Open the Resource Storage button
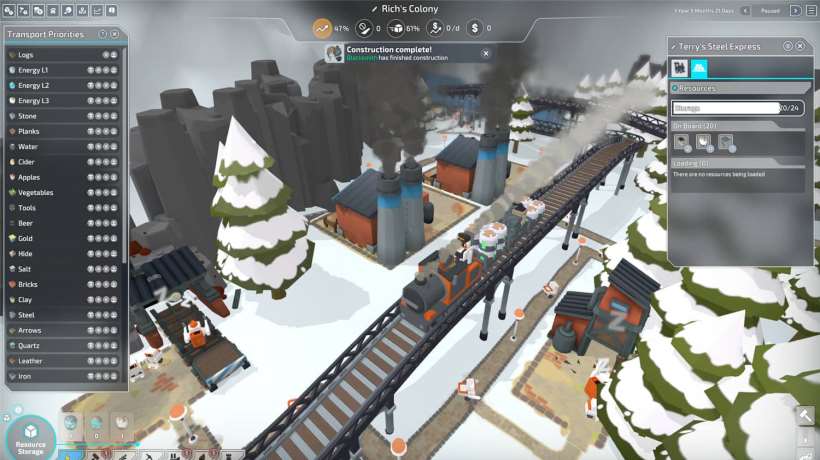 click(31, 439)
